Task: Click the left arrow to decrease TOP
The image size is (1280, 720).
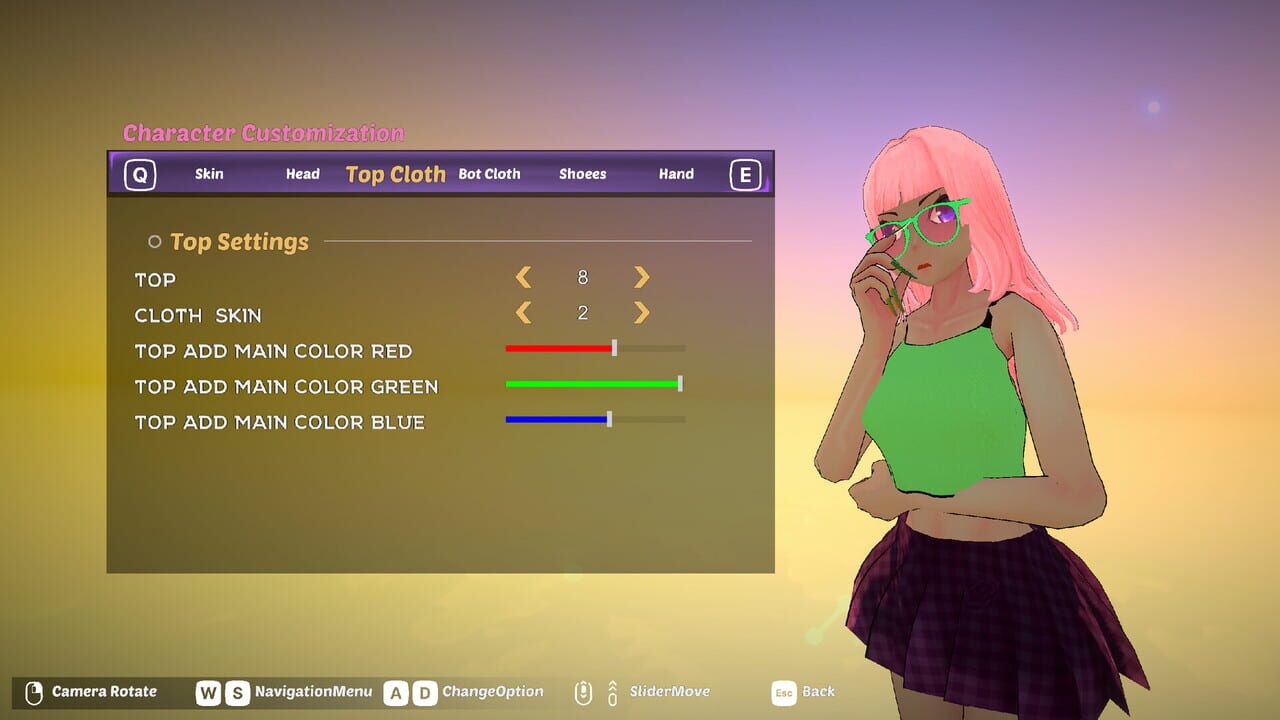Action: coord(525,277)
